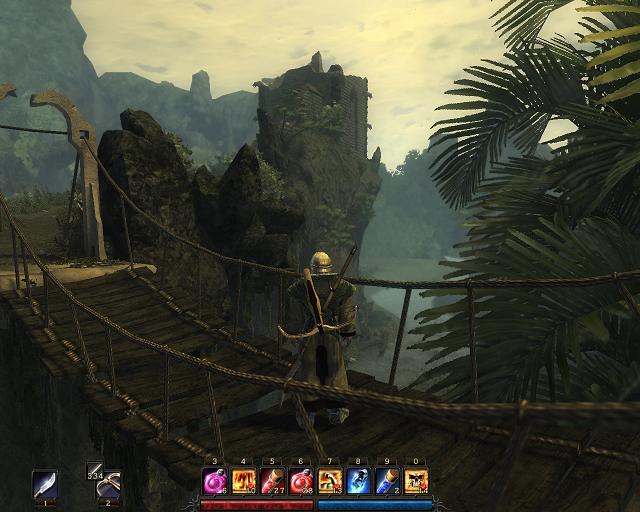Use the round pink potion

pos(215,482)
